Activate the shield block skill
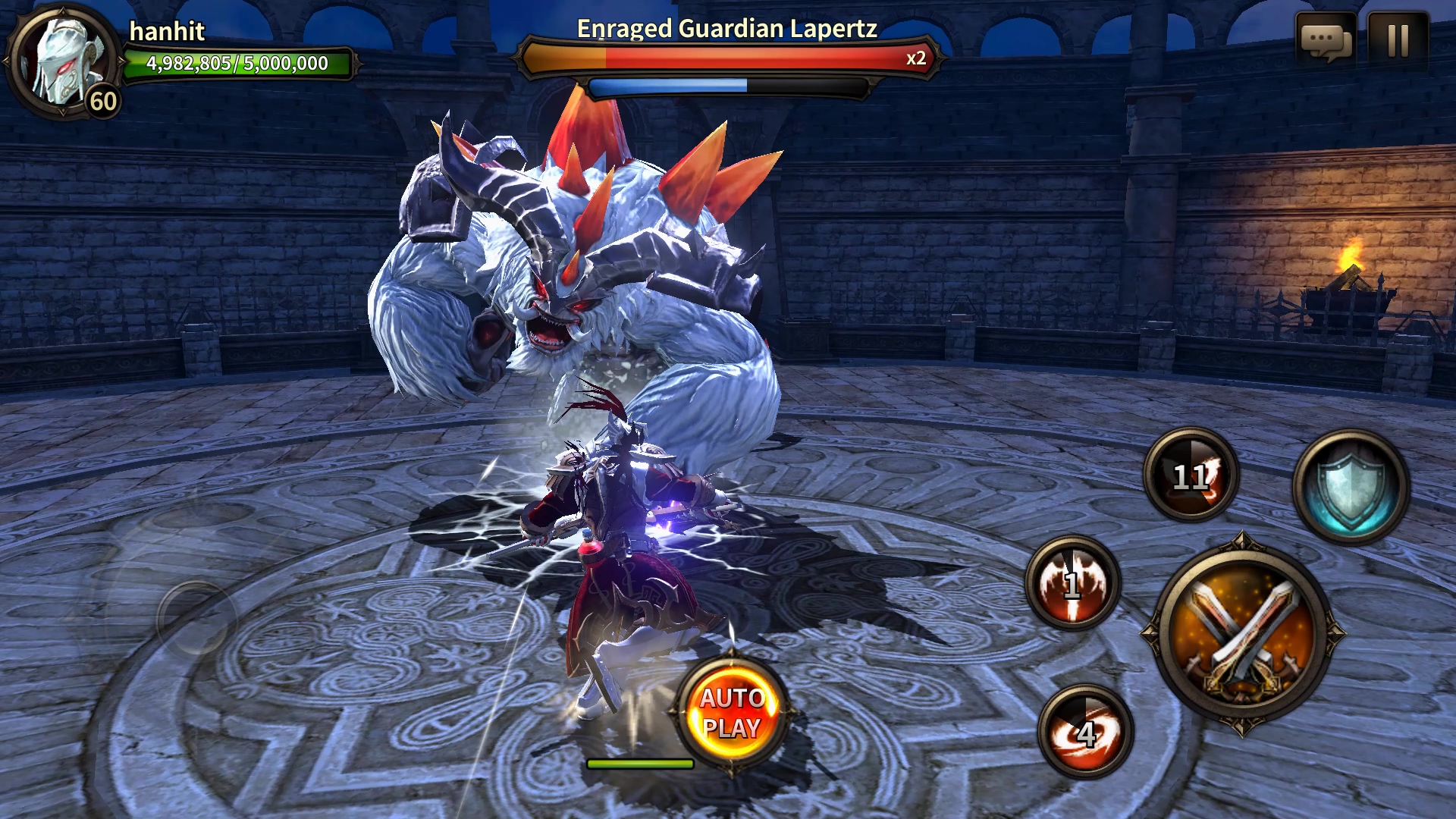1456x819 pixels. point(1351,487)
